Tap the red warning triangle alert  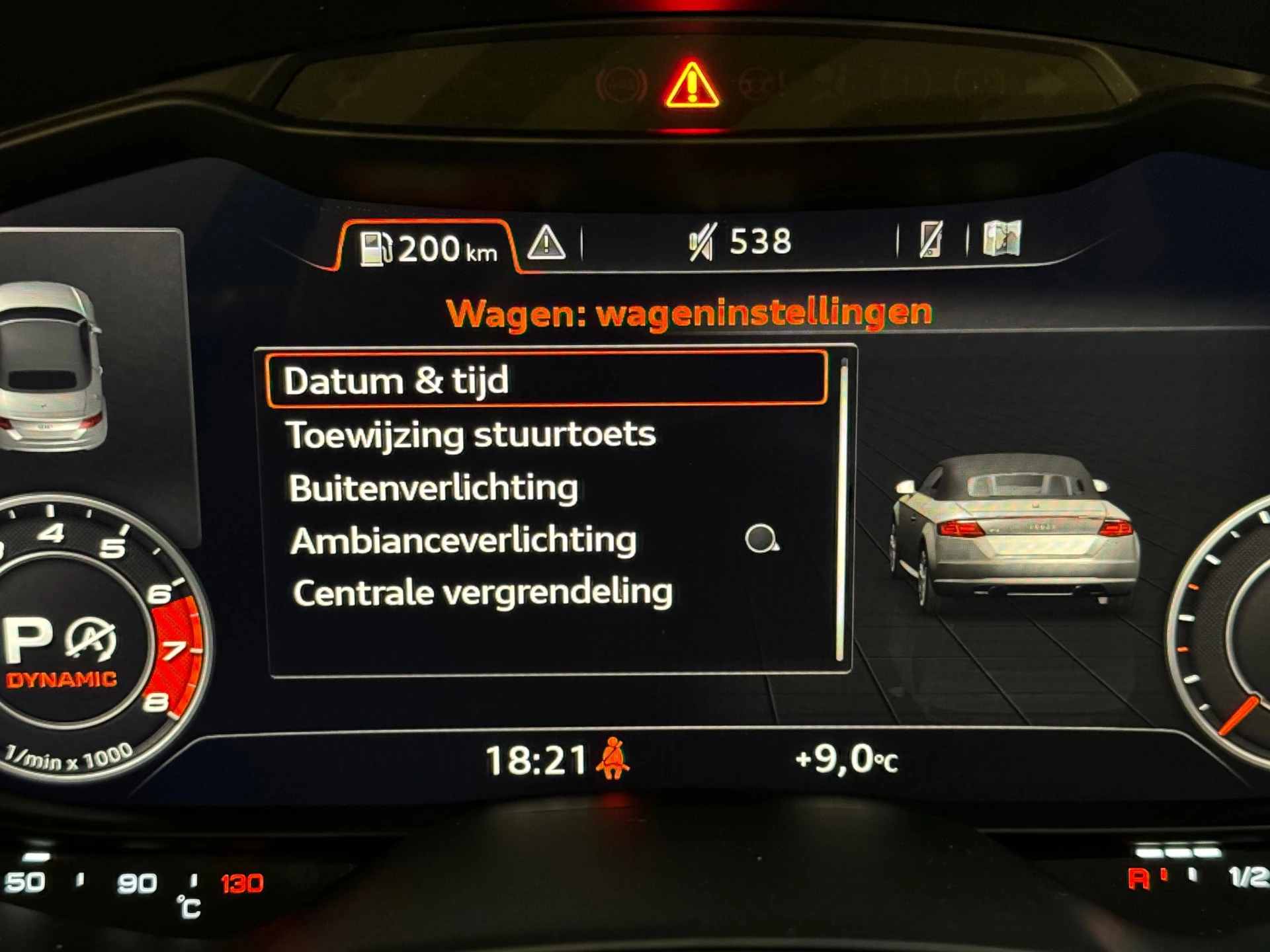coord(693,85)
